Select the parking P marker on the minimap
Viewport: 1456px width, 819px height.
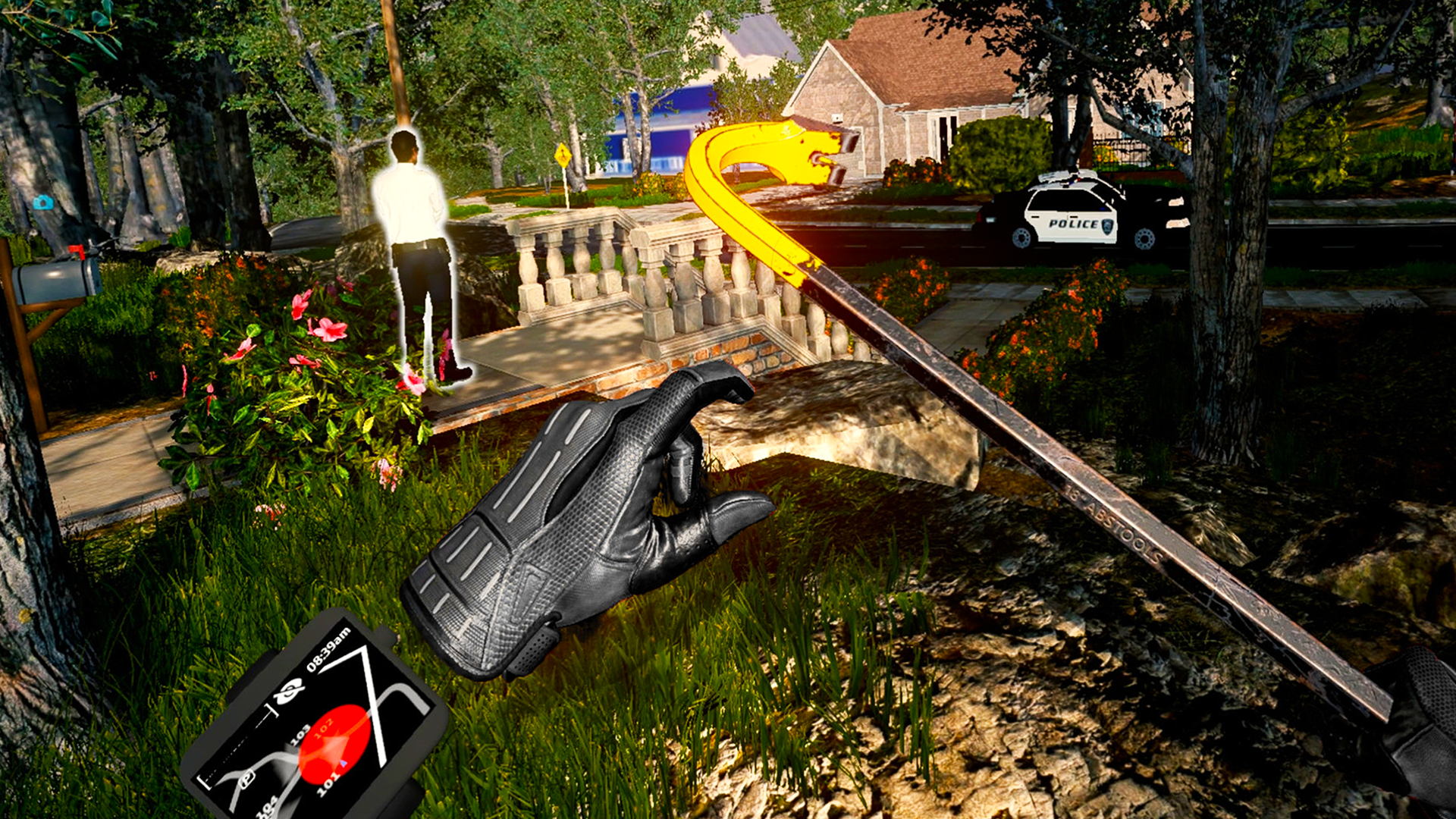pyautogui.click(x=246, y=780)
